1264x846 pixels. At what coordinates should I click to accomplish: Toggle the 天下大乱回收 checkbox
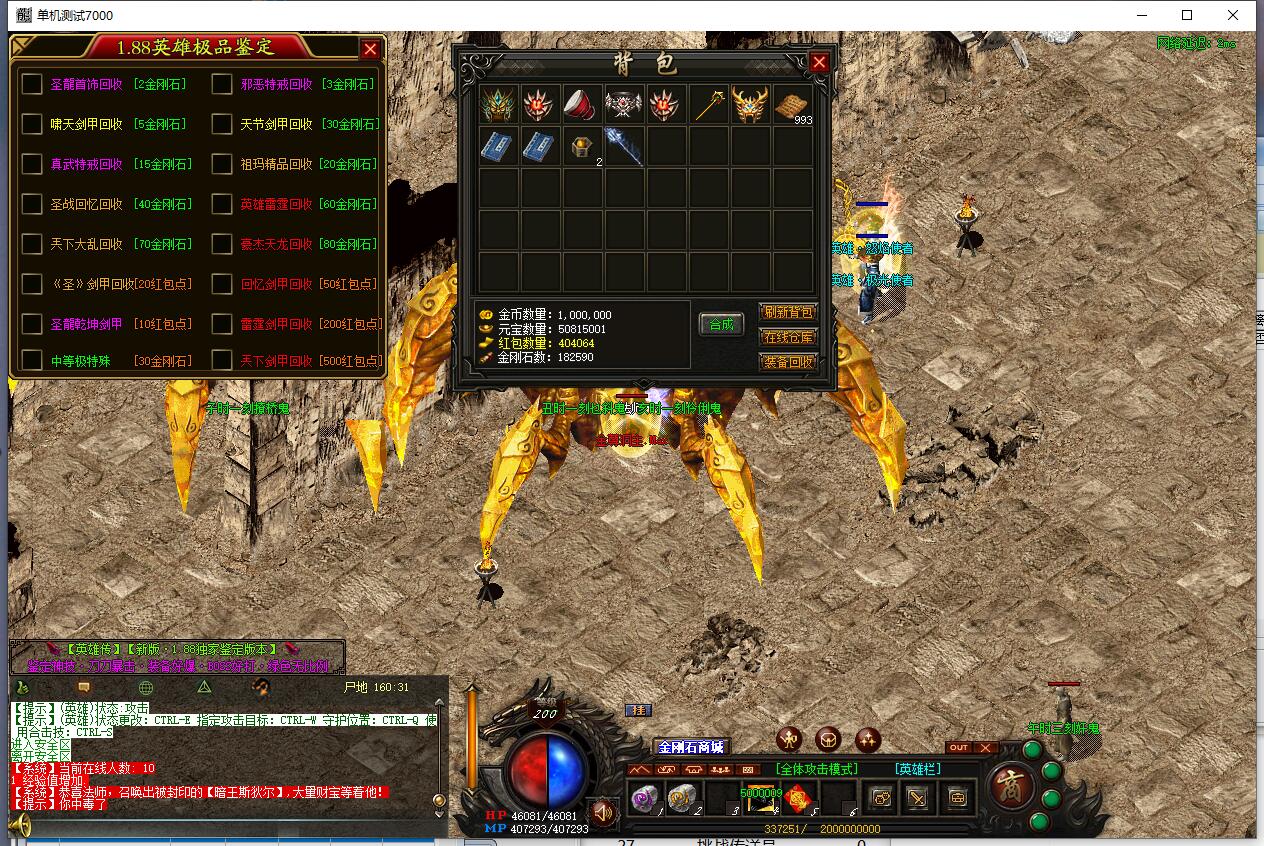[x=32, y=244]
